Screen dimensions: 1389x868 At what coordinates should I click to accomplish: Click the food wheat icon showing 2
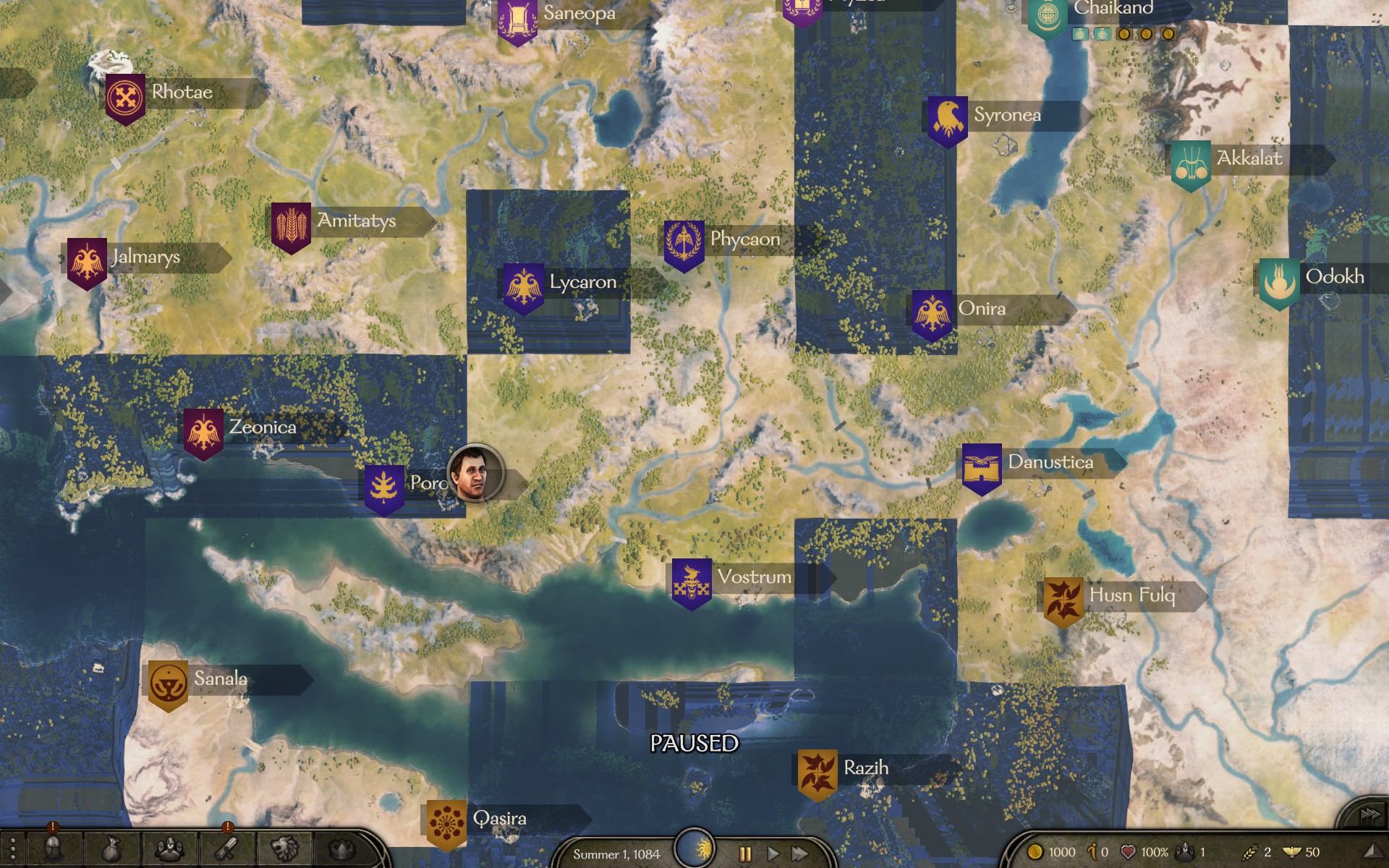click(1251, 851)
